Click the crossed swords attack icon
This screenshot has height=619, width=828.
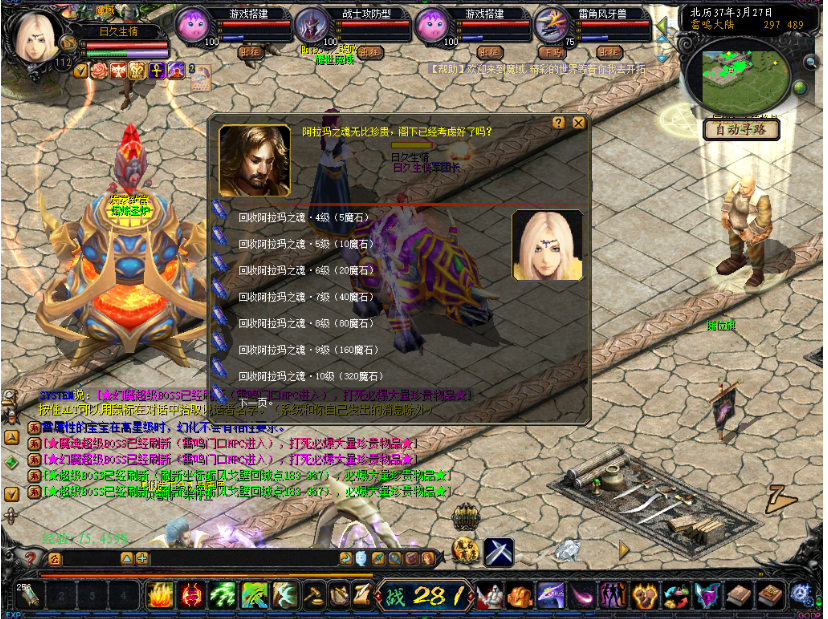[x=498, y=551]
